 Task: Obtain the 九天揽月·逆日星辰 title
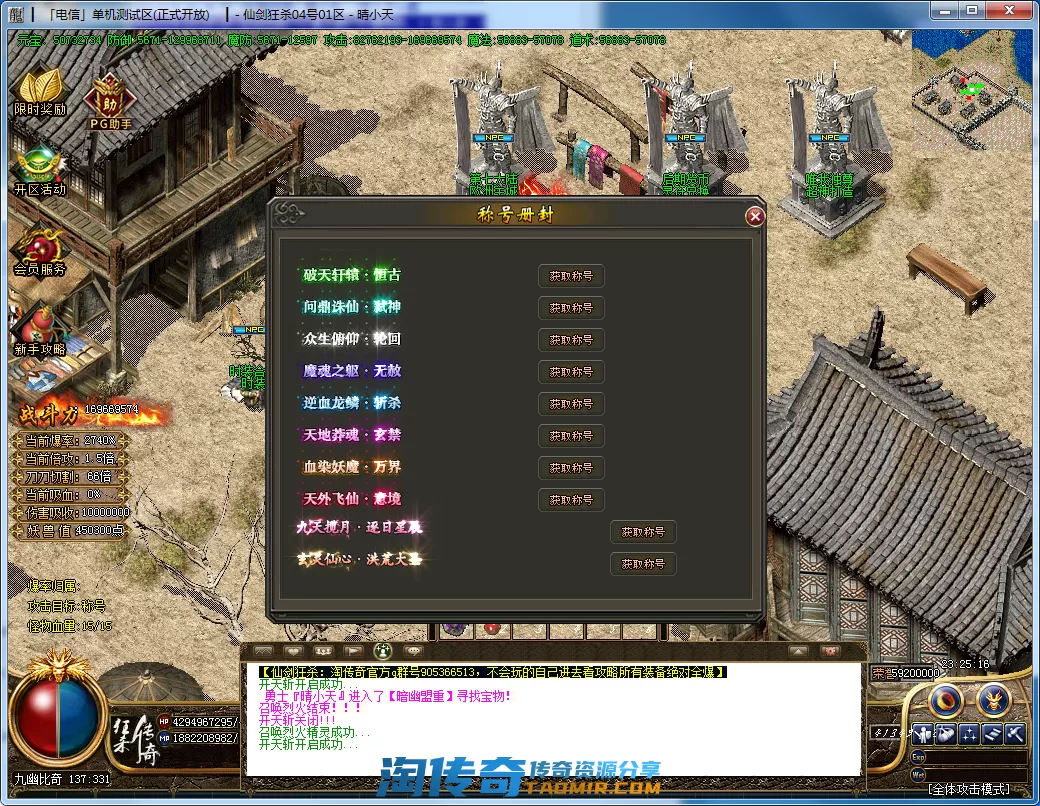point(643,532)
